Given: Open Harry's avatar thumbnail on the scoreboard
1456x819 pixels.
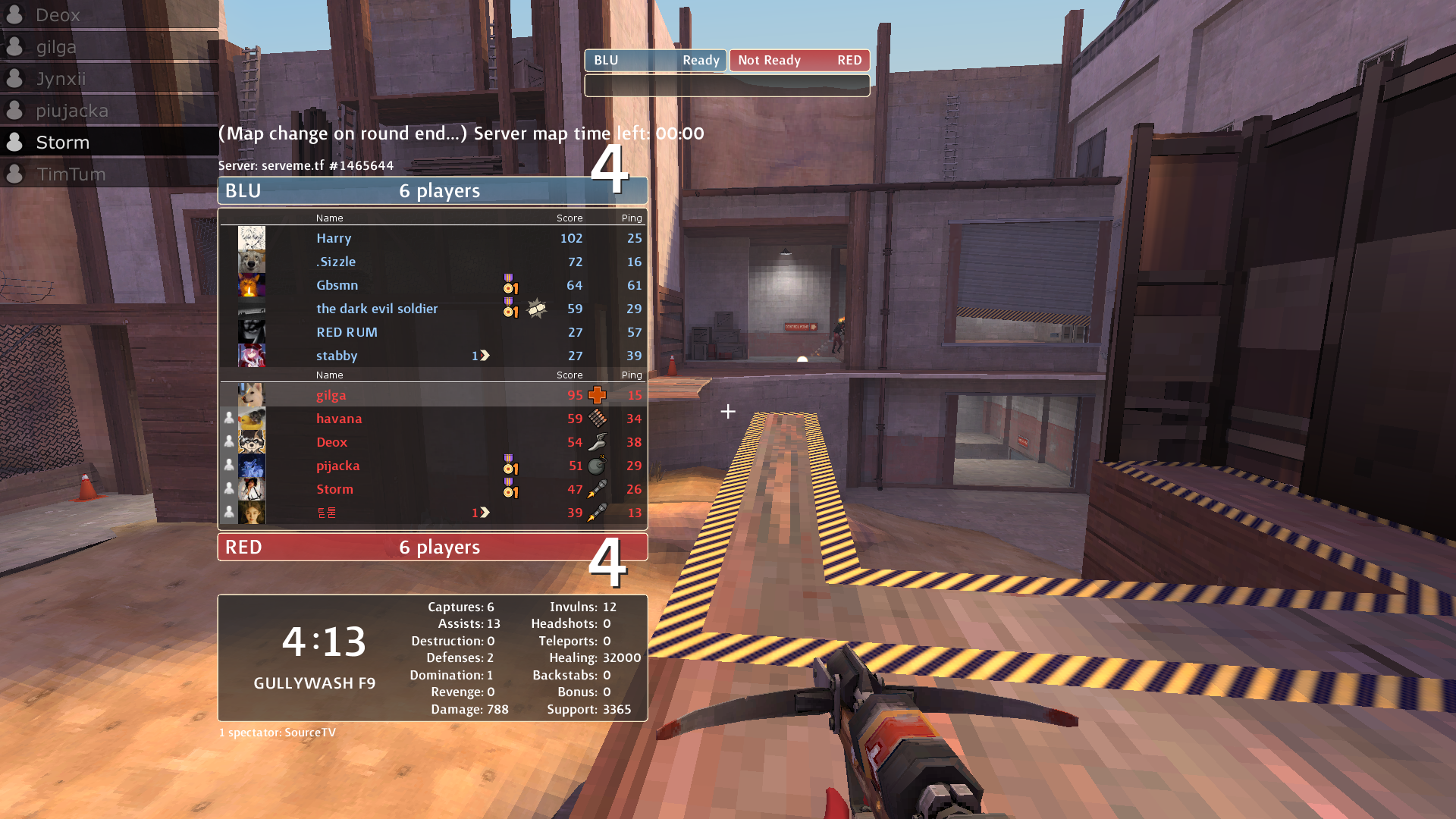Looking at the screenshot, I should pyautogui.click(x=252, y=238).
